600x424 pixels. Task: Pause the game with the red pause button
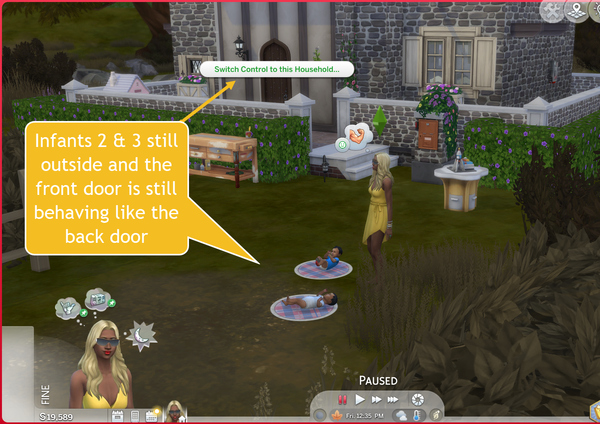point(341,399)
